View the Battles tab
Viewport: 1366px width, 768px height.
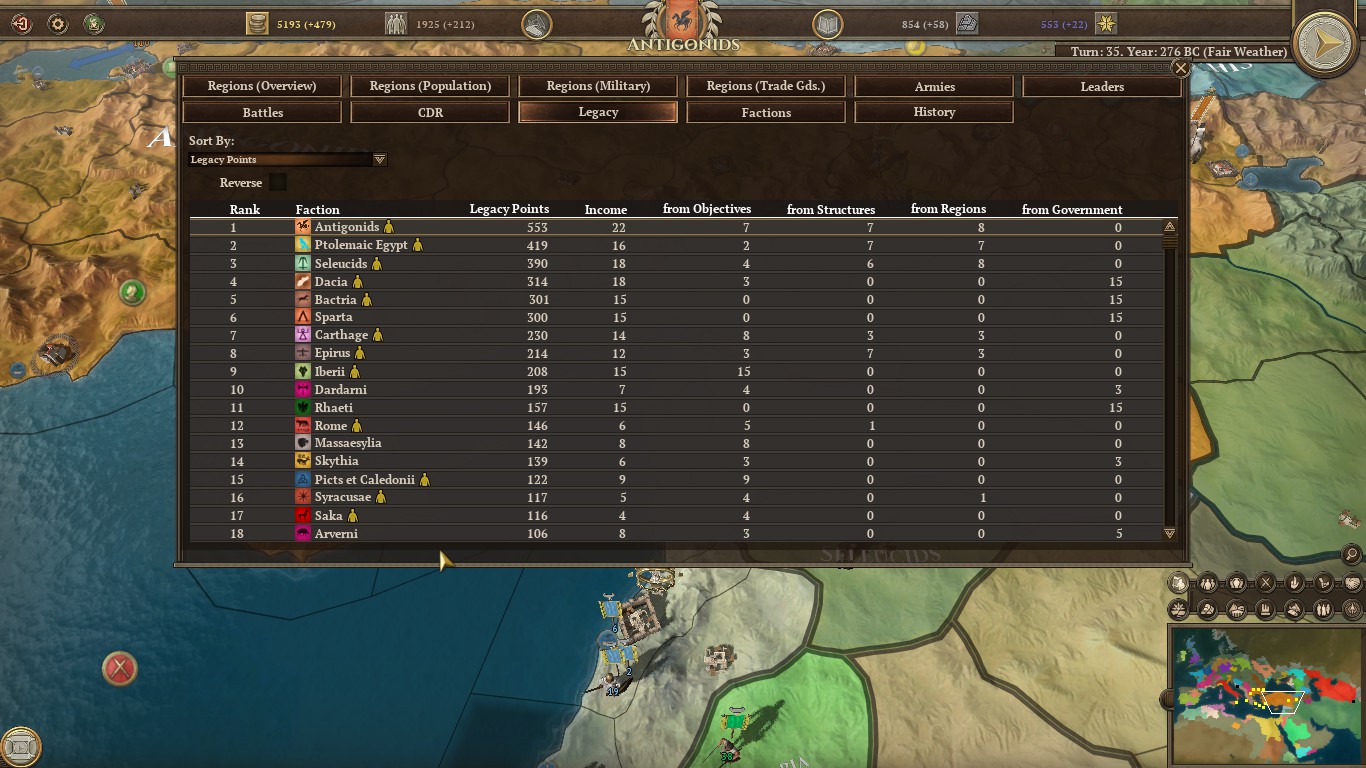pos(262,113)
